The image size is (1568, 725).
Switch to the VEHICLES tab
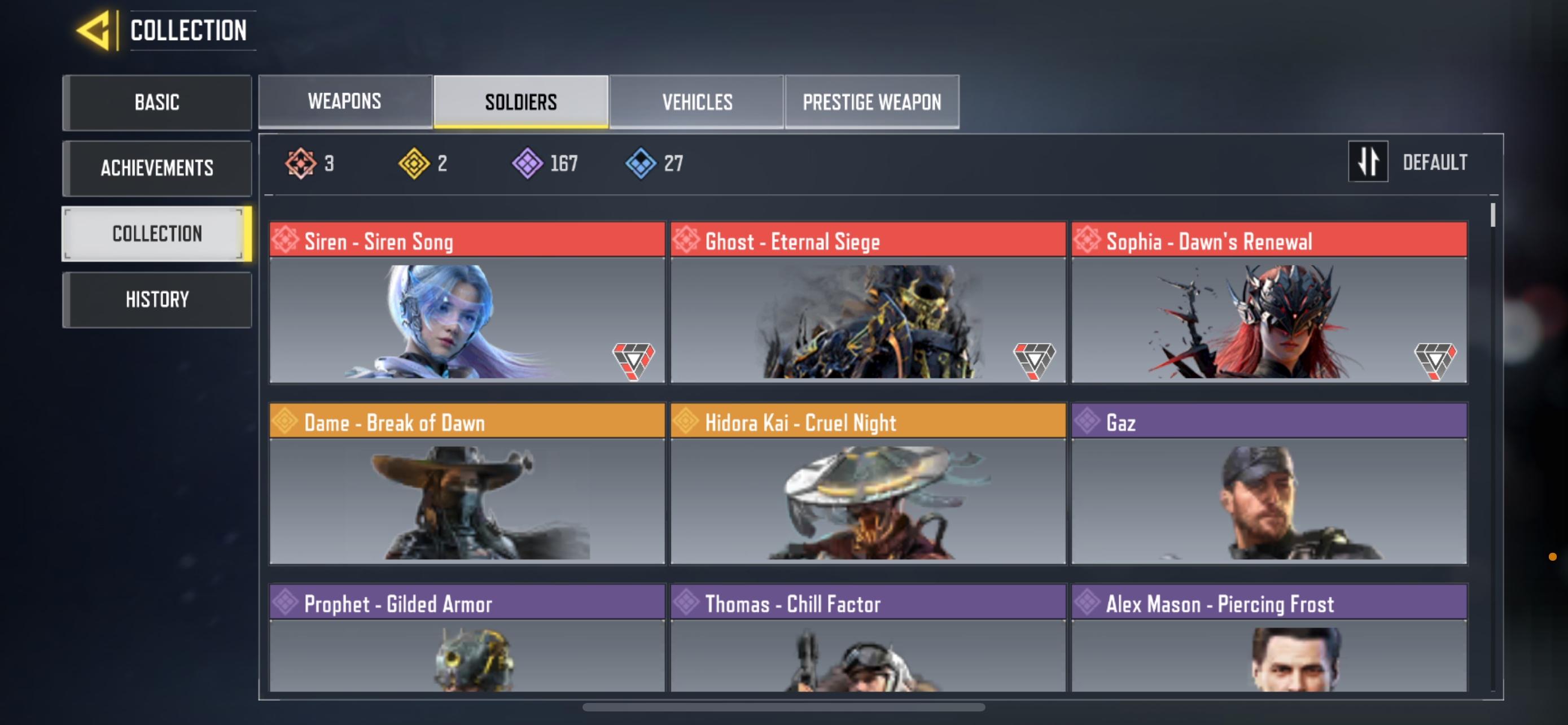697,102
